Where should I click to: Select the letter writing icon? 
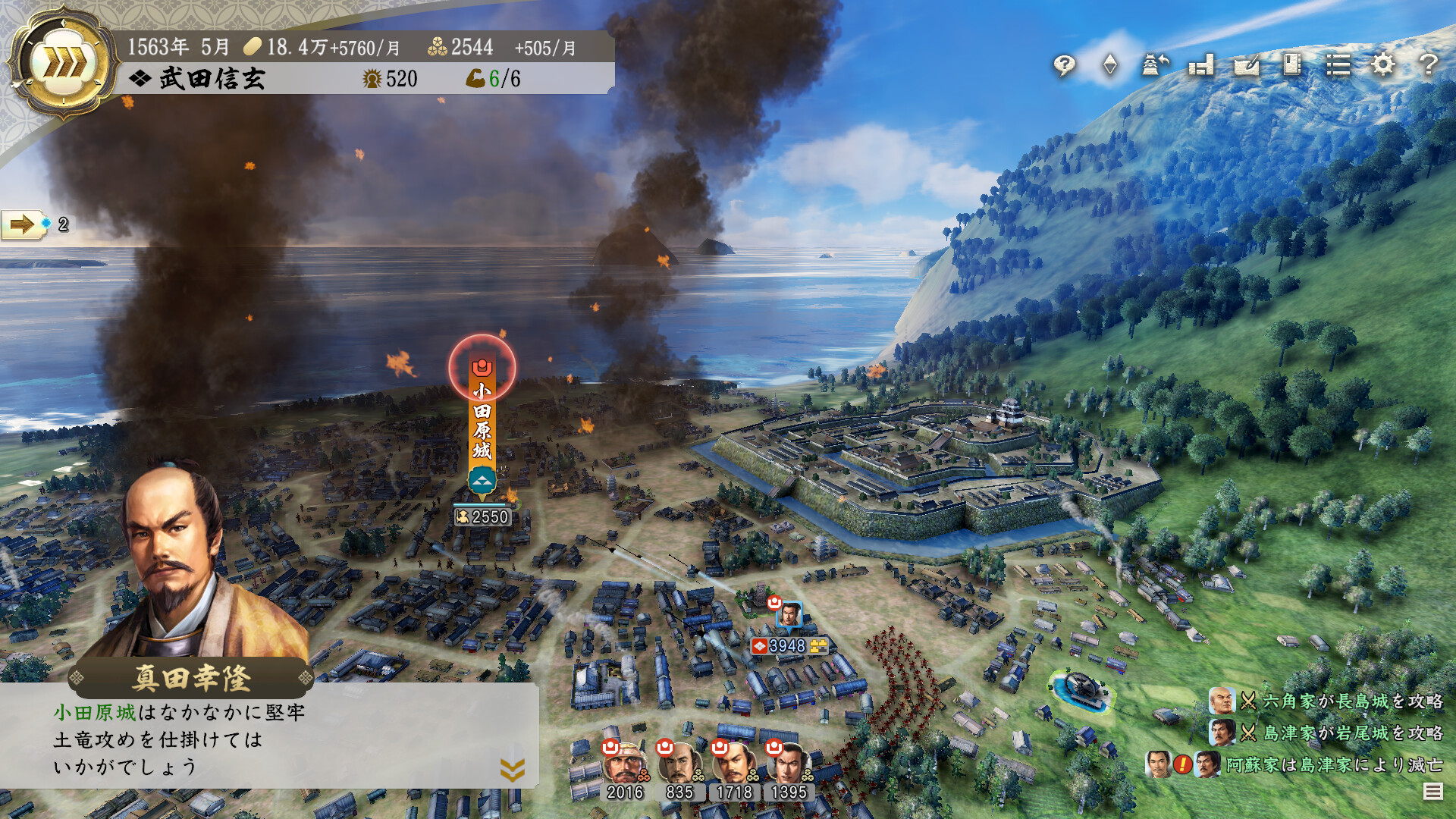click(1247, 66)
